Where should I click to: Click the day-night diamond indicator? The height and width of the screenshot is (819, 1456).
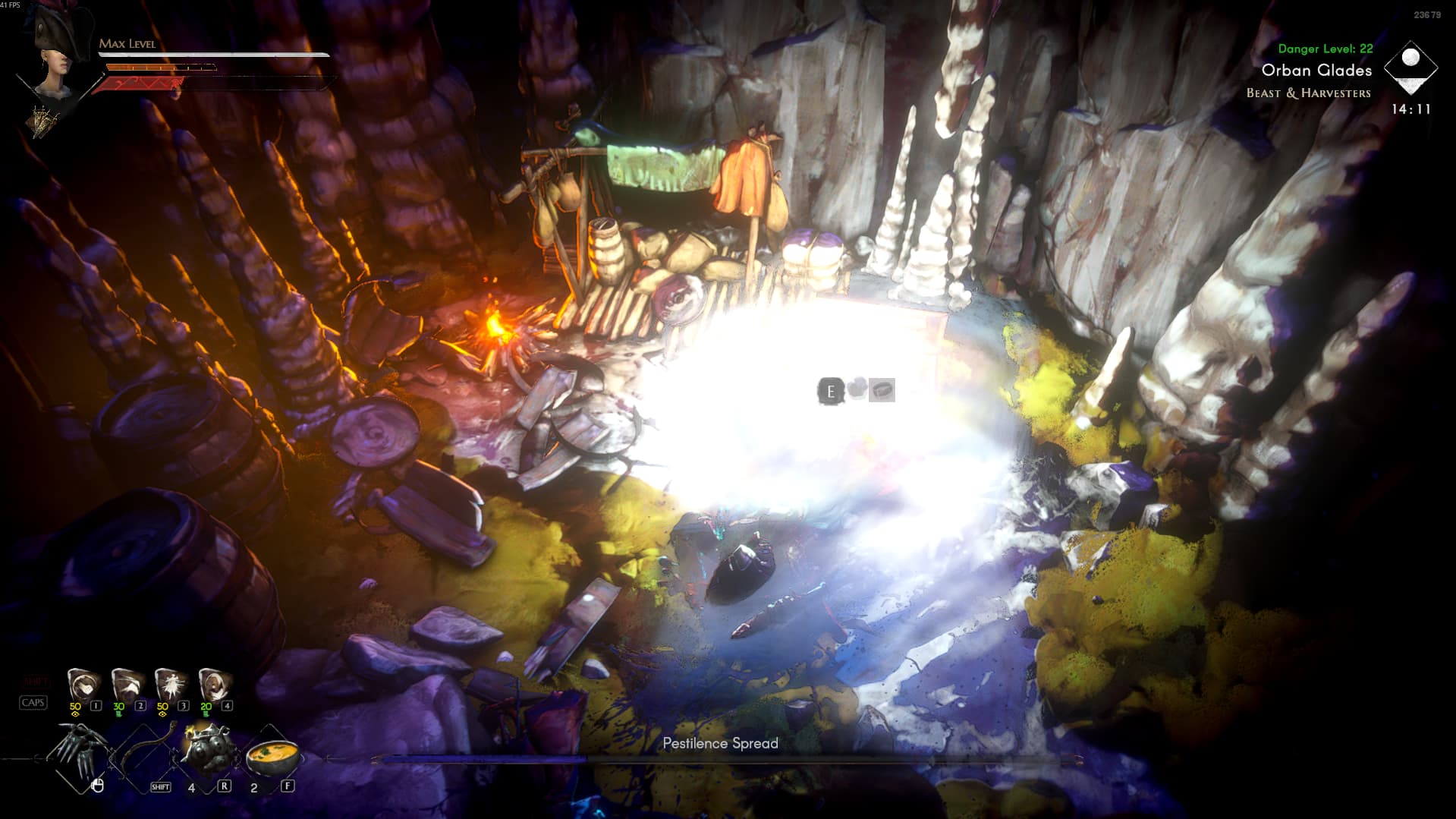(x=1410, y=68)
